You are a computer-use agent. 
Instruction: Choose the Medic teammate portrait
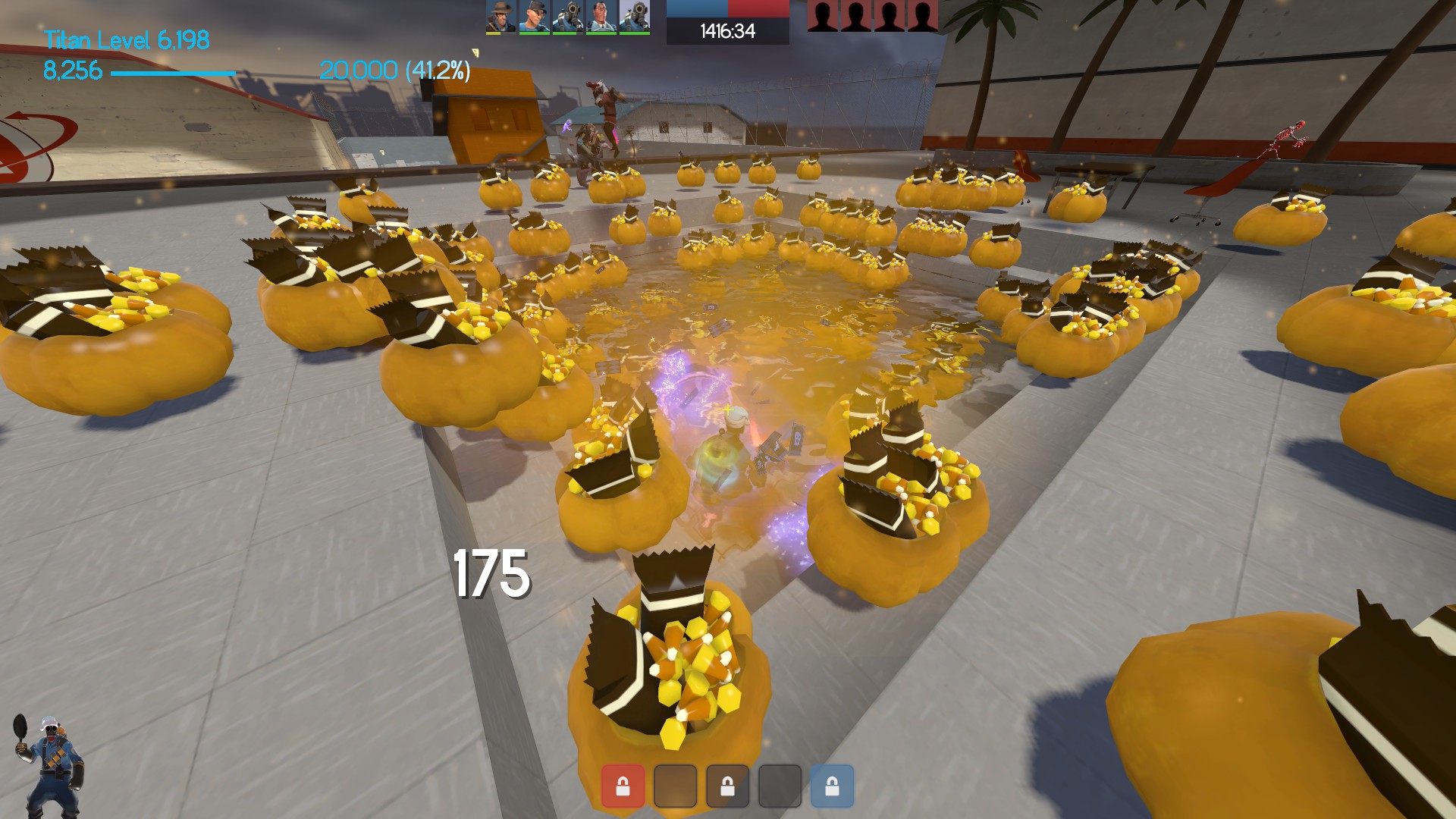coord(601,17)
